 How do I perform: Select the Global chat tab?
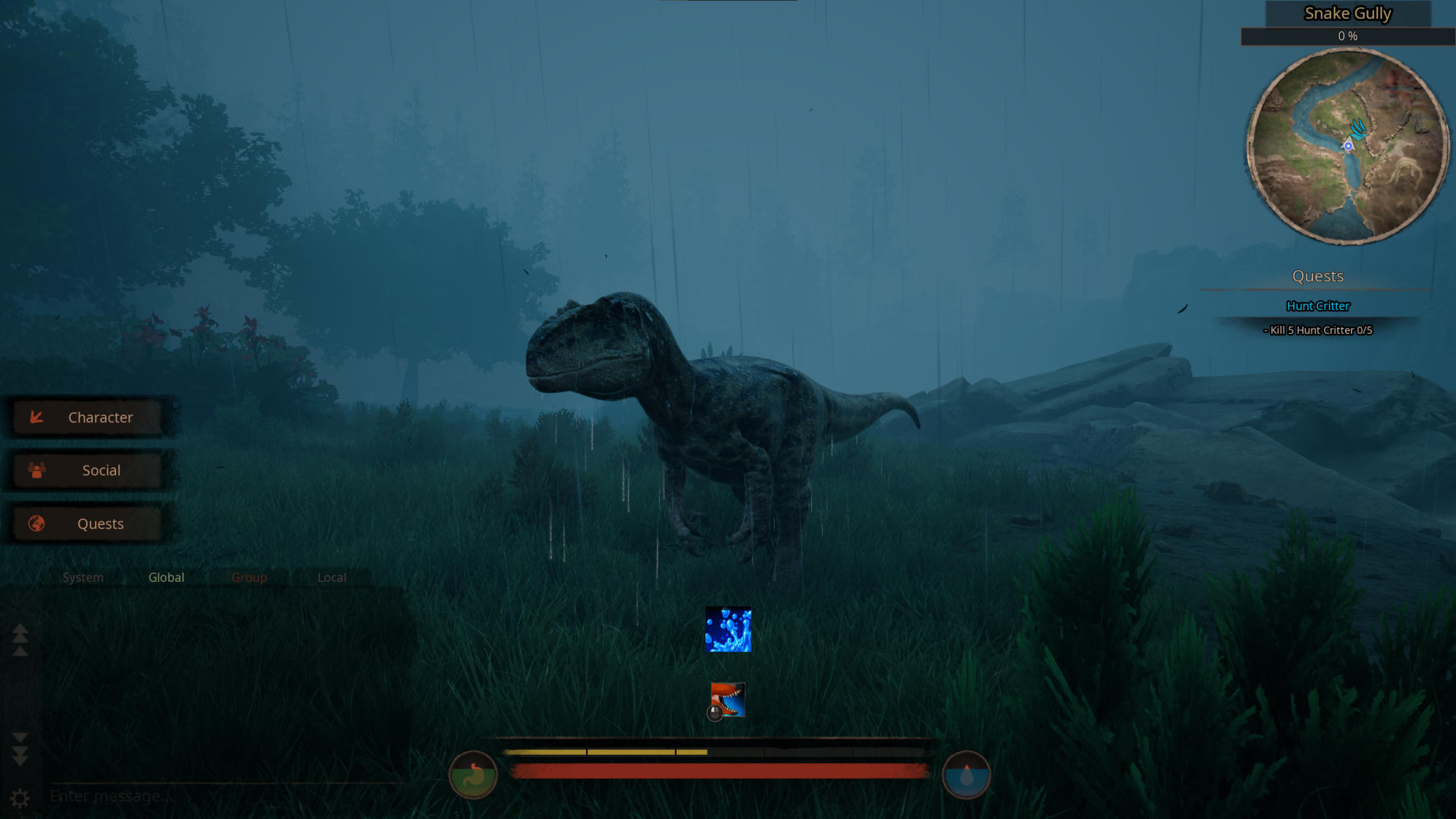click(166, 577)
